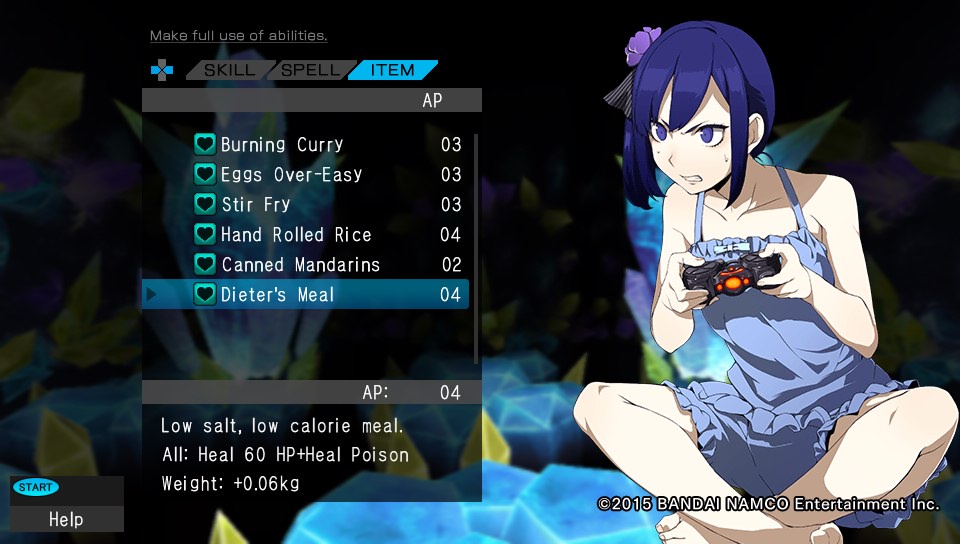The height and width of the screenshot is (544, 960).
Task: Select the ITEM tab
Action: 393,70
